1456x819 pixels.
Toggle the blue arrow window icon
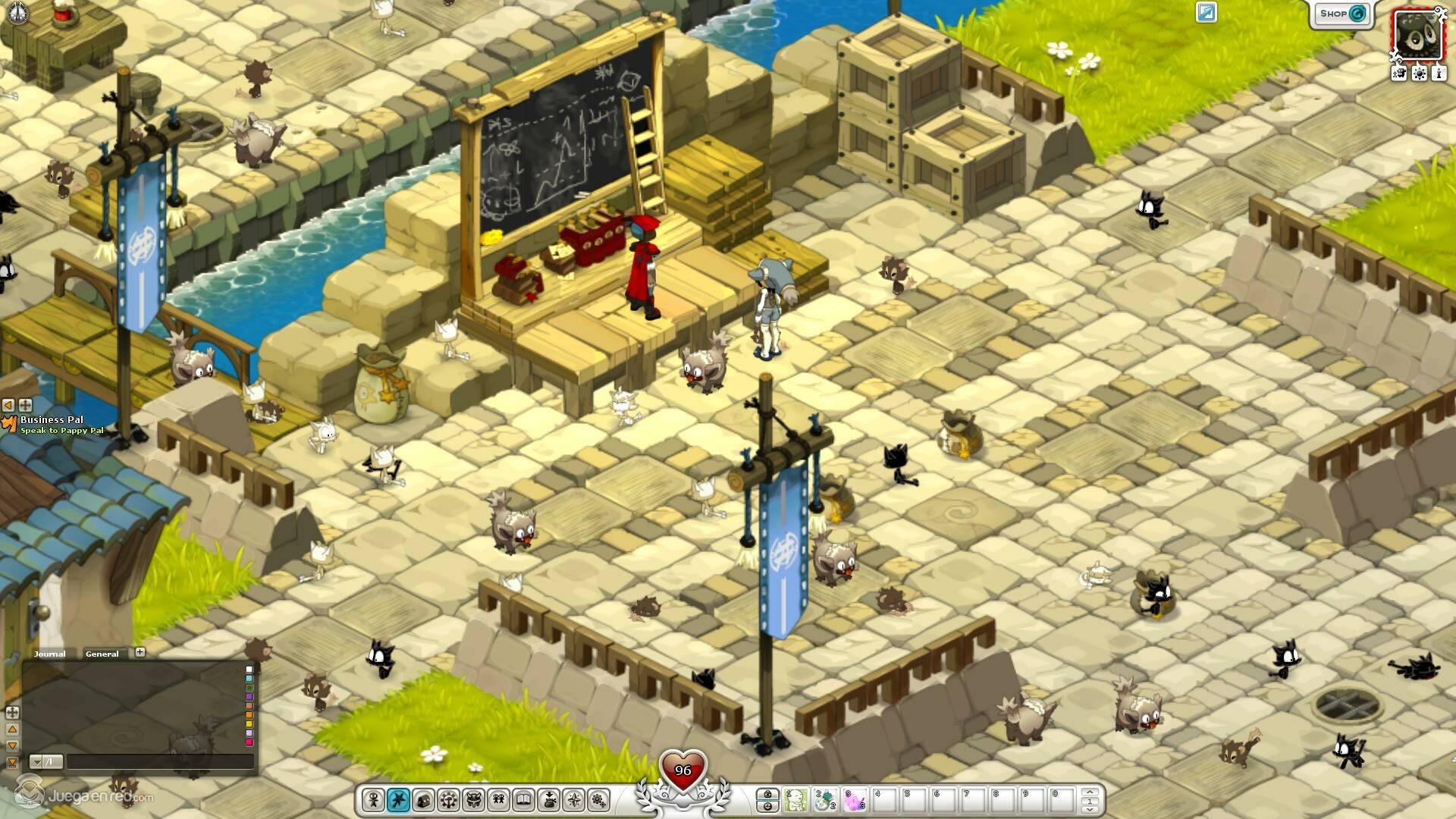pyautogui.click(x=1206, y=12)
